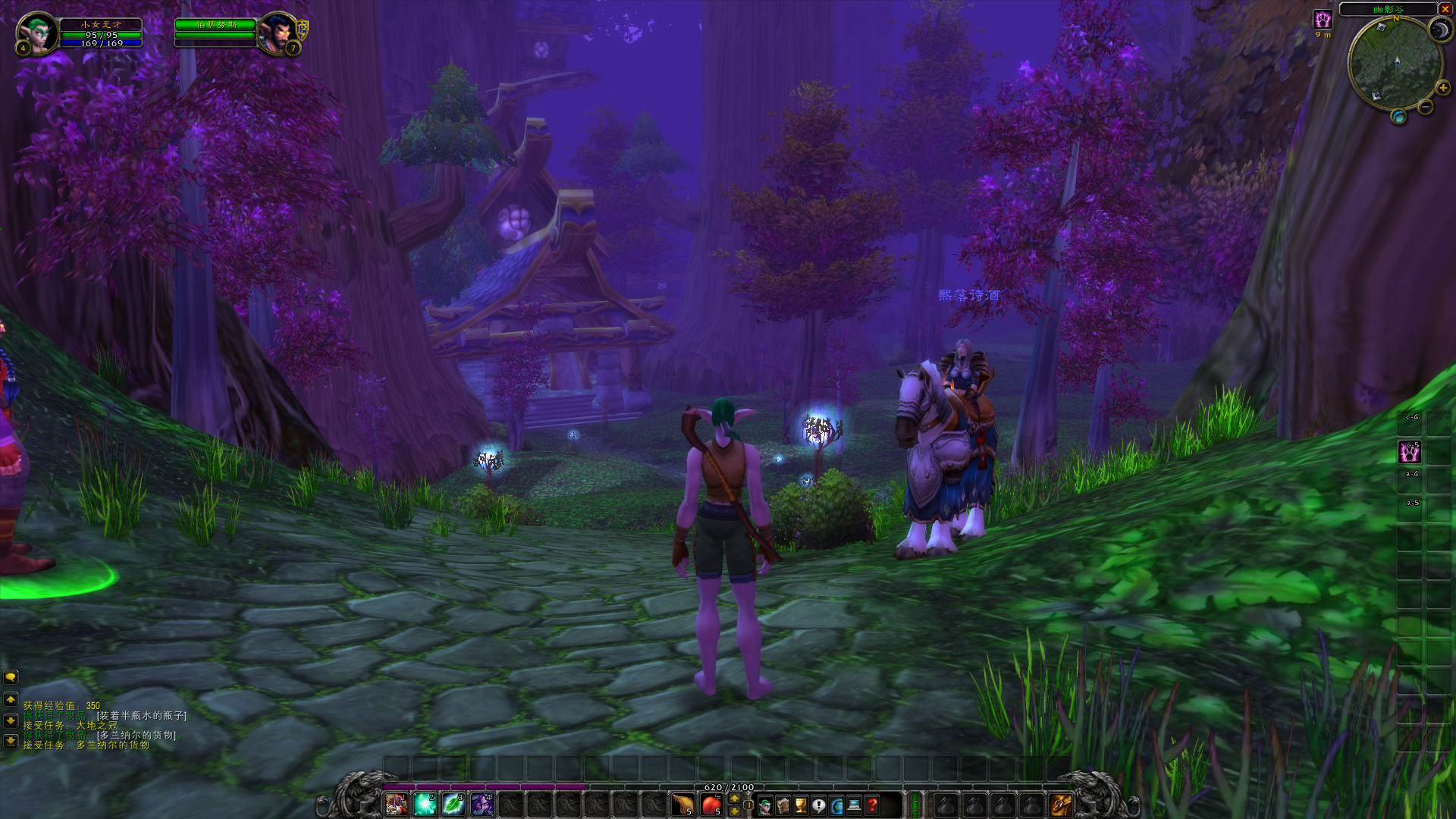Eat the red apple food item
This screenshot has height=819, width=1456.
711,805
